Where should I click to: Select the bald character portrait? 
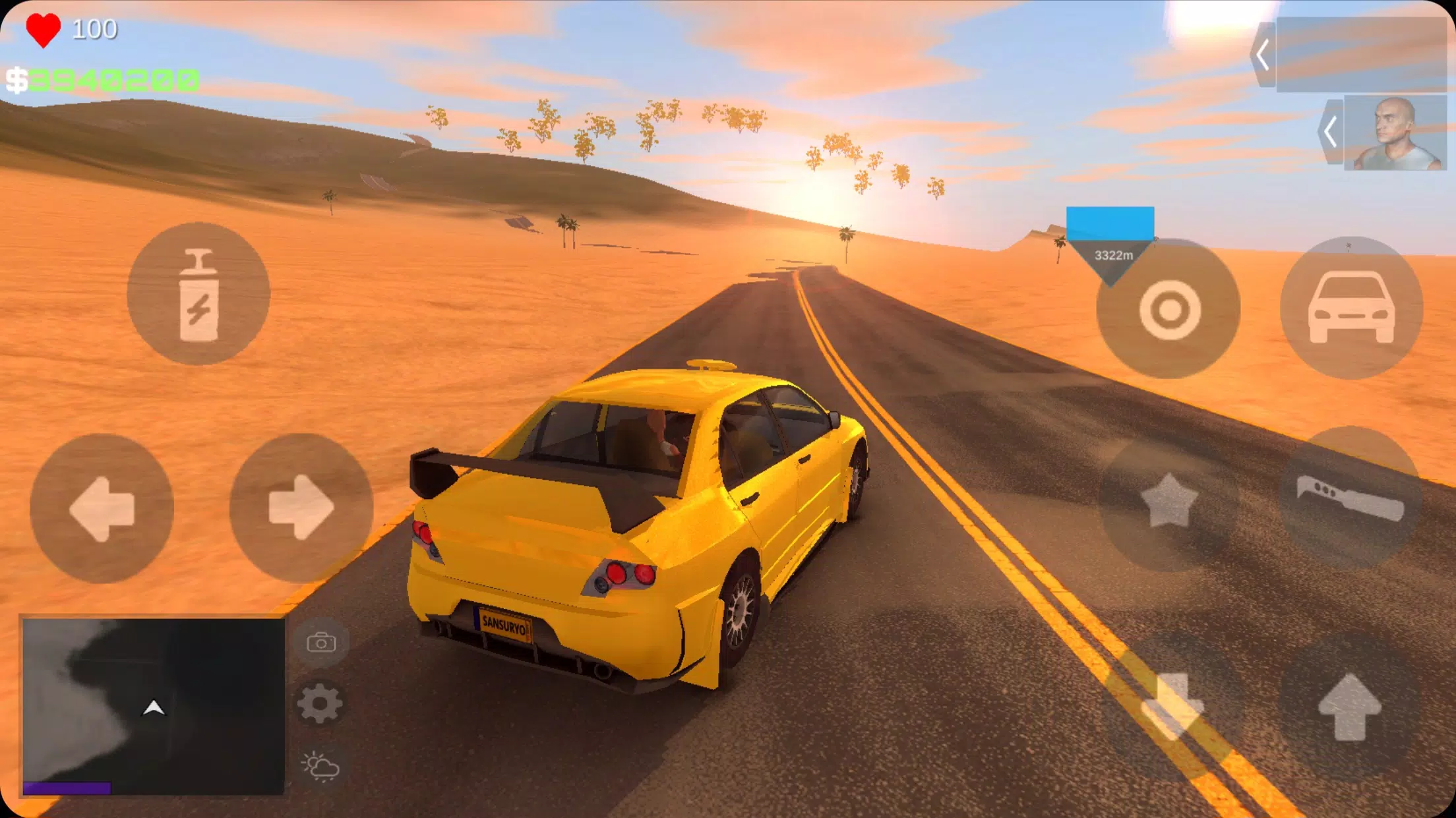pos(1395,133)
